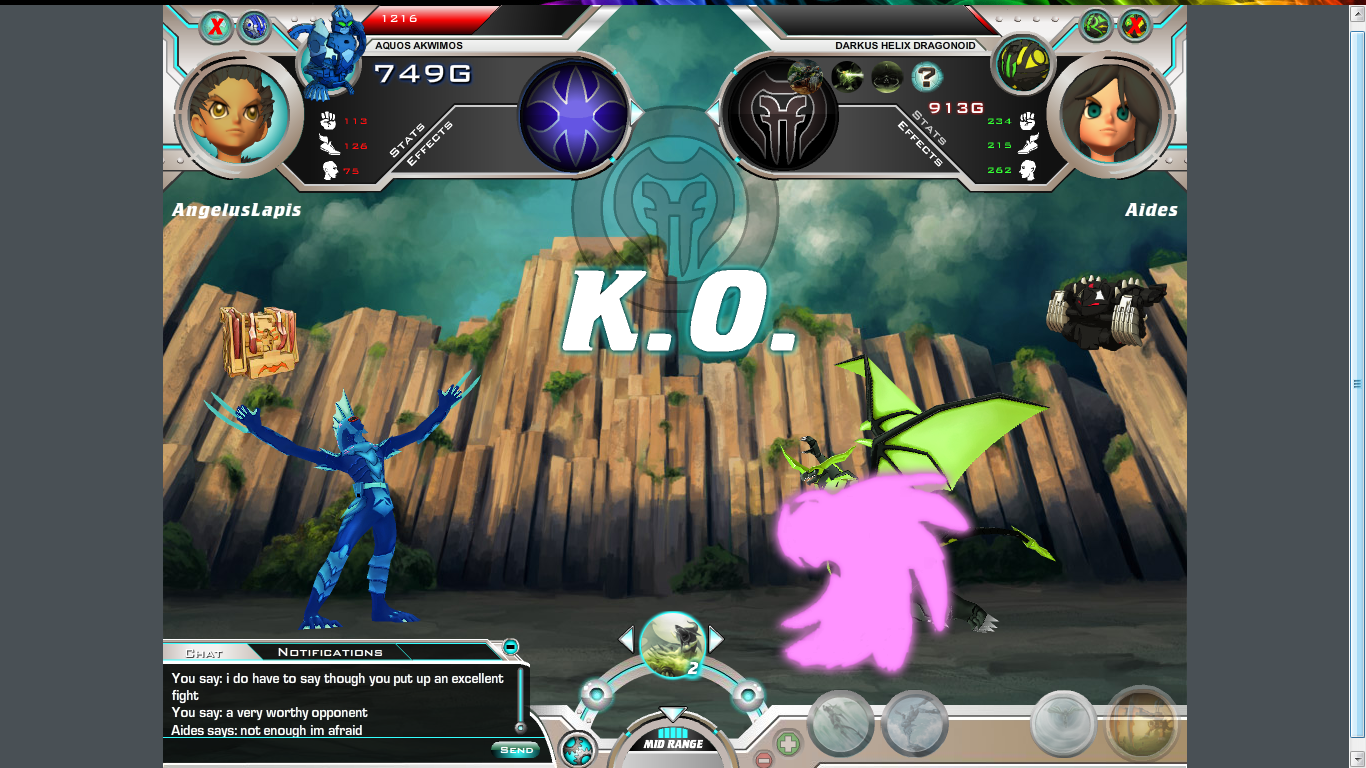1366x768 pixels.
Task: Click the green energy beam ability icon
Action: point(847,76)
